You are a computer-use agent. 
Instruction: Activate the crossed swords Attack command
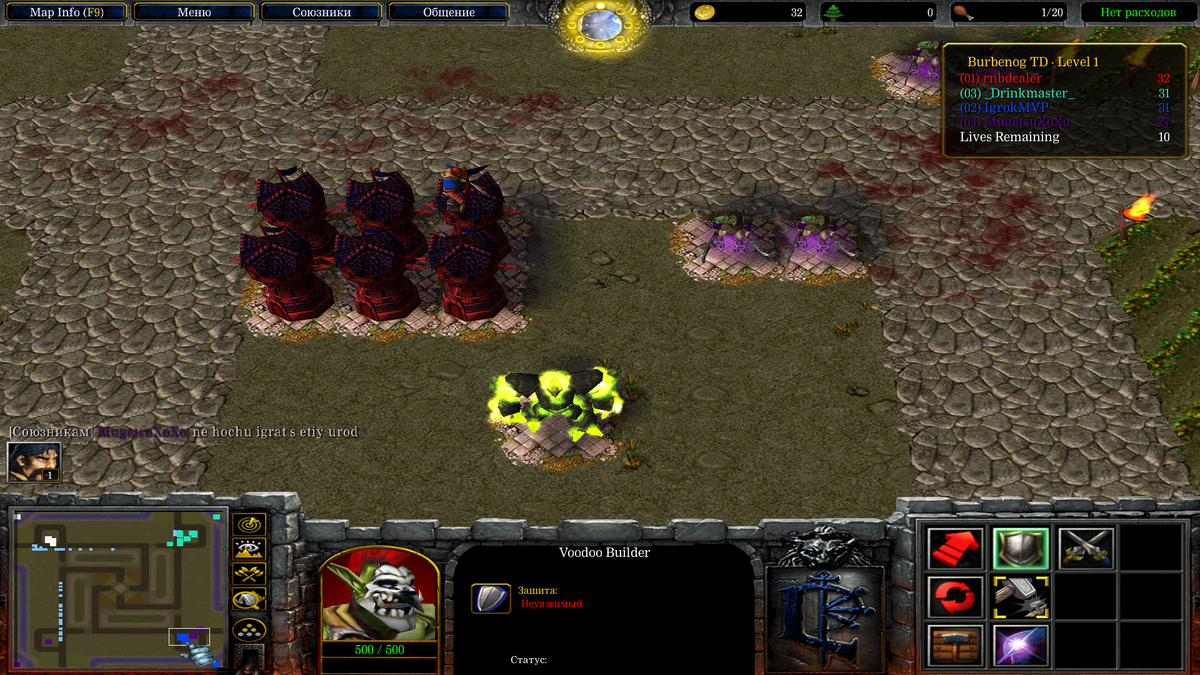click(x=1086, y=548)
